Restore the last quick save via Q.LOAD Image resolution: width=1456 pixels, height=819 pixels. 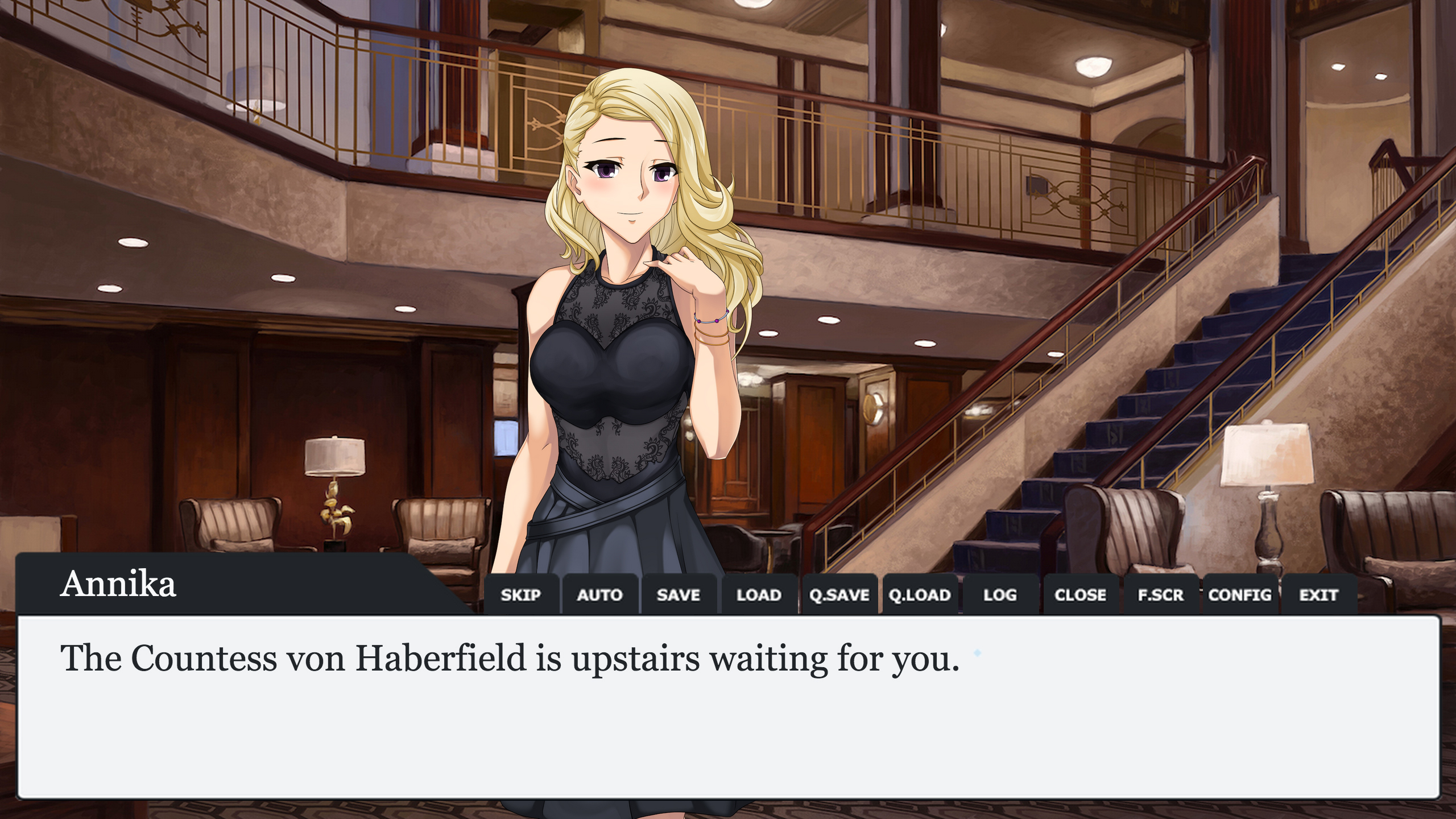pos(920,595)
